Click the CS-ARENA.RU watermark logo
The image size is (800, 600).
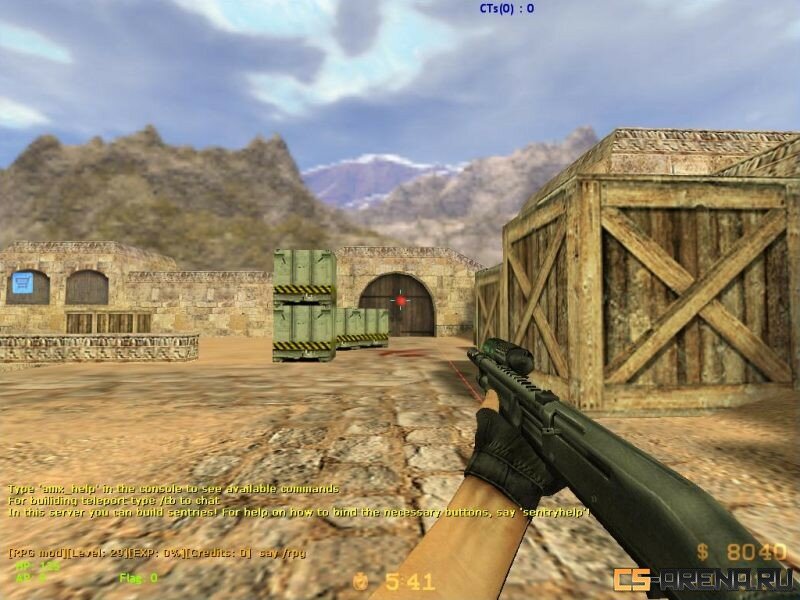tap(703, 578)
